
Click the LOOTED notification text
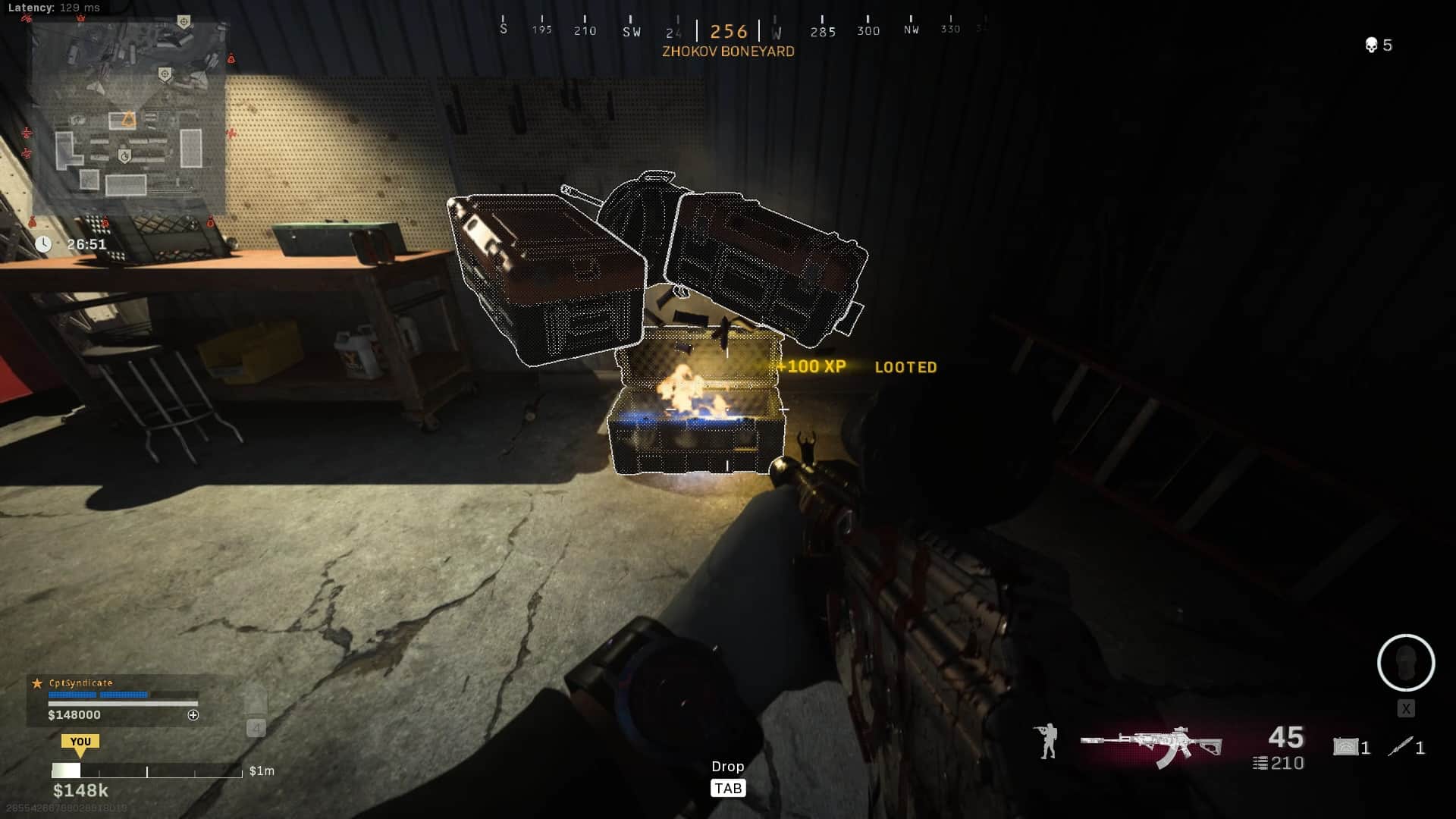point(905,367)
